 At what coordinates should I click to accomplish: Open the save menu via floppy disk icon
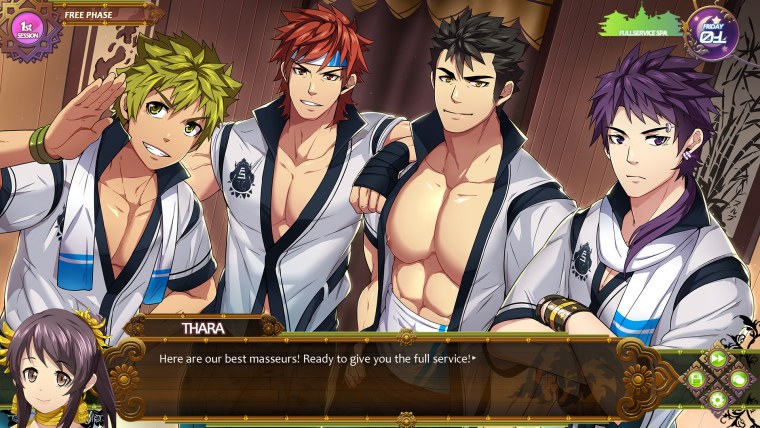coord(696,379)
